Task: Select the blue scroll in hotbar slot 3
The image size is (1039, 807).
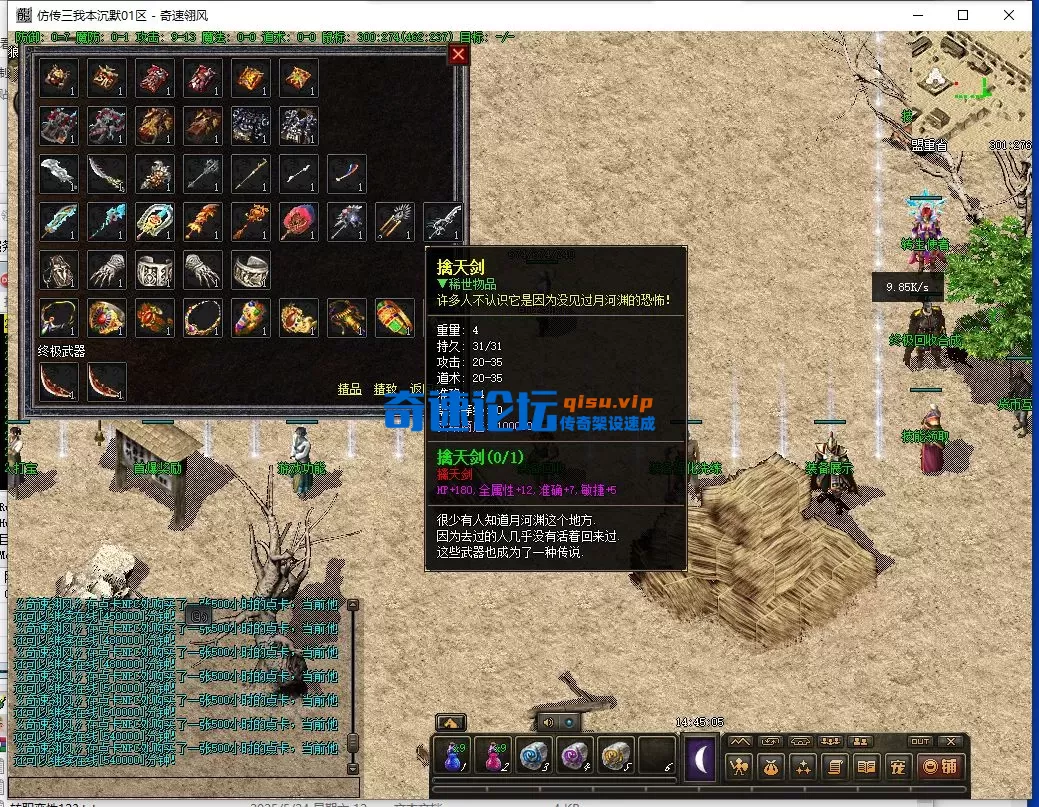Action: coord(534,757)
